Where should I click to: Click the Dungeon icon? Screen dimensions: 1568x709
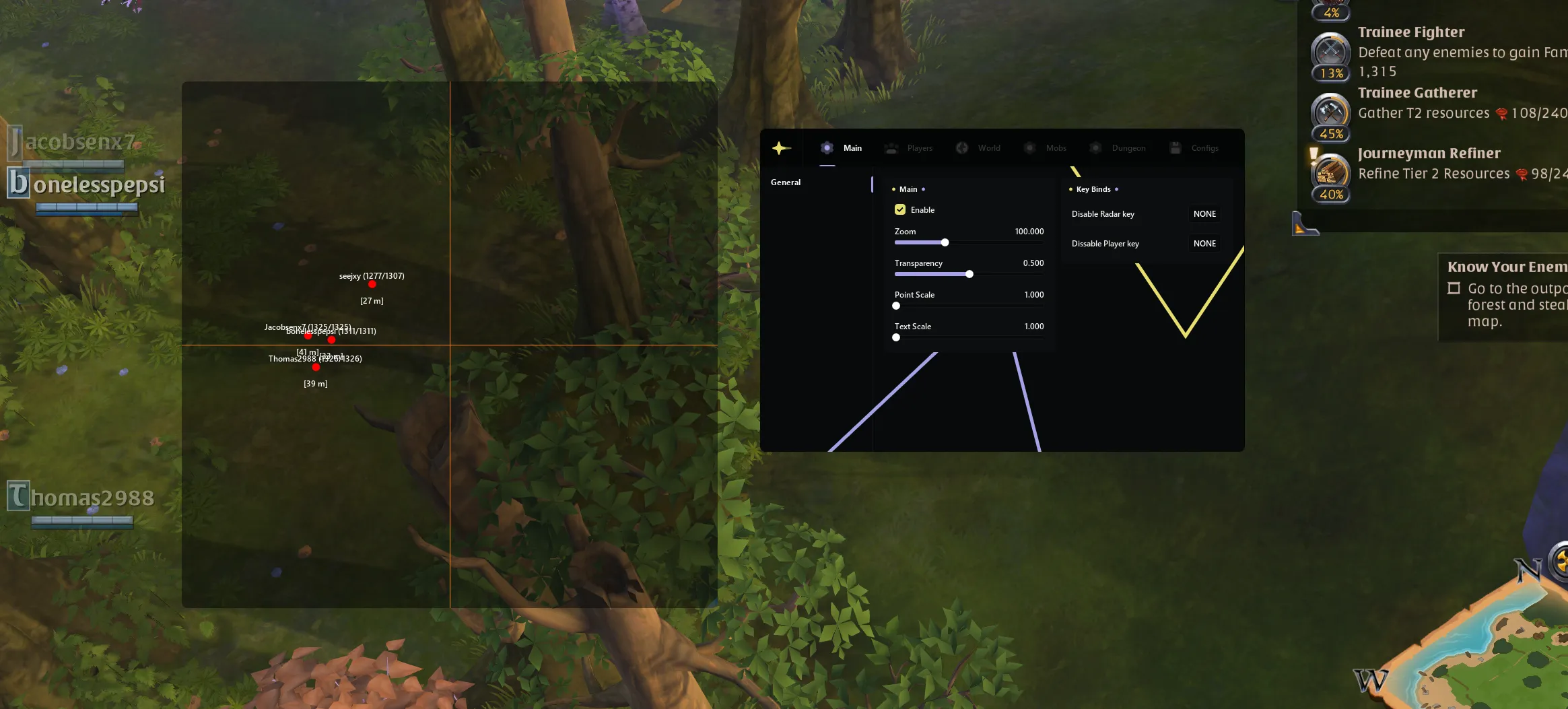tap(1095, 148)
